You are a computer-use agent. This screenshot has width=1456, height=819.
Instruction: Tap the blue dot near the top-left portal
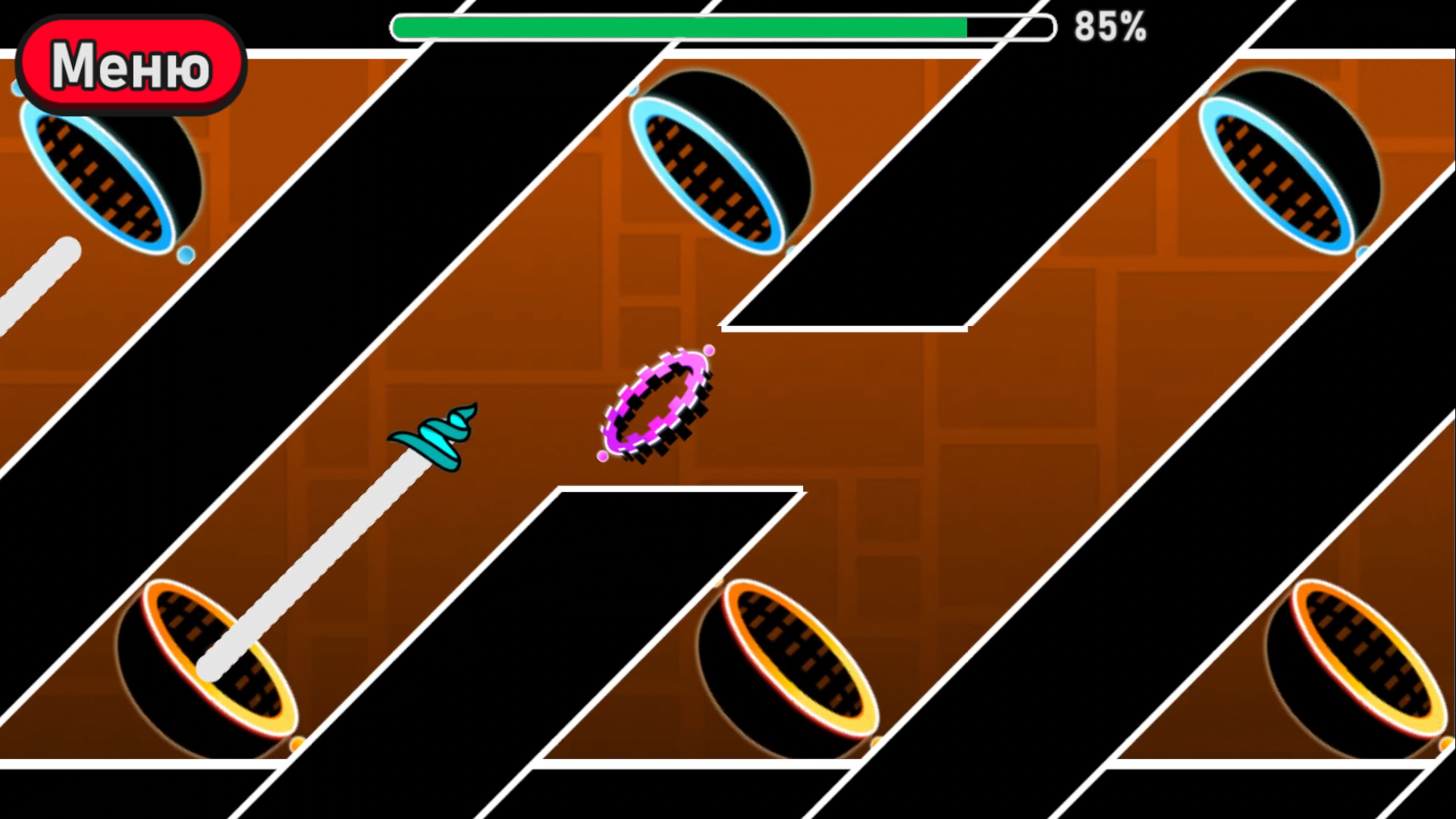pyautogui.click(x=184, y=253)
